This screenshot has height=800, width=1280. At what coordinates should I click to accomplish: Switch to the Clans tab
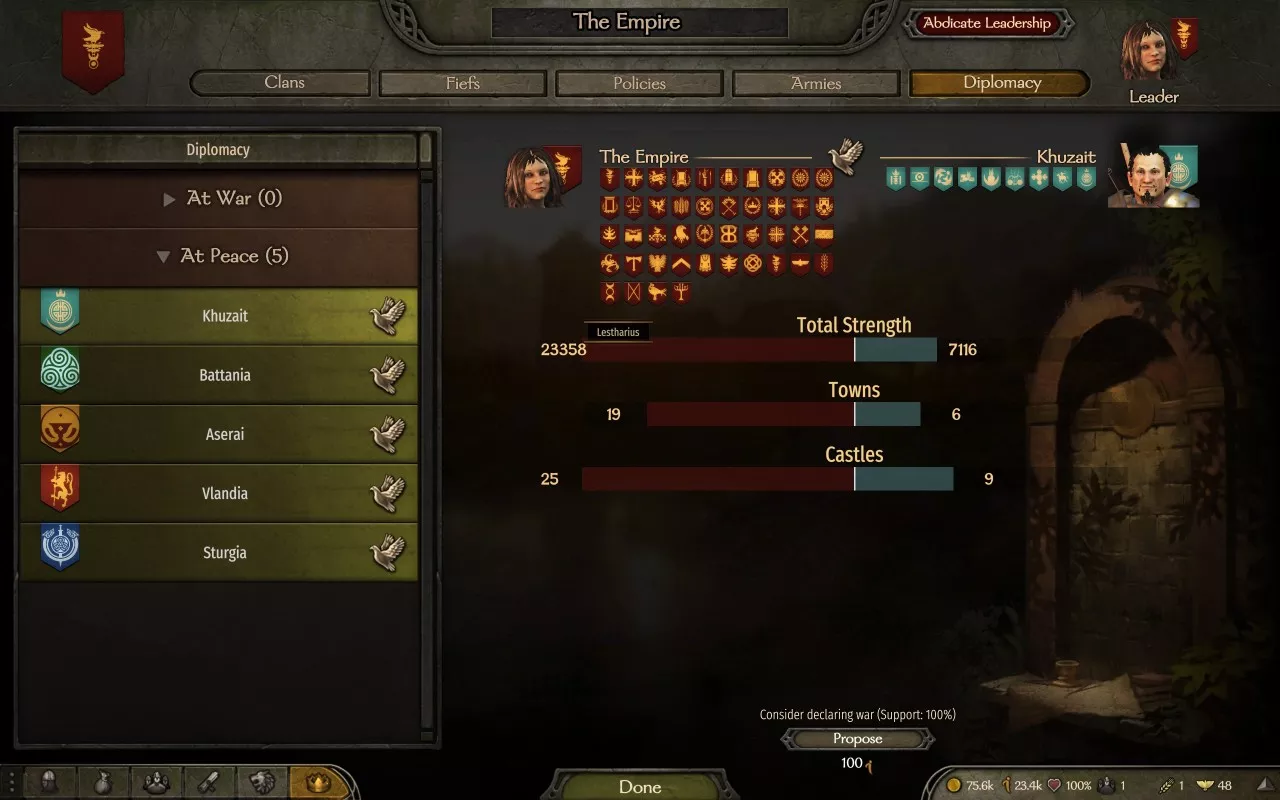(x=284, y=83)
